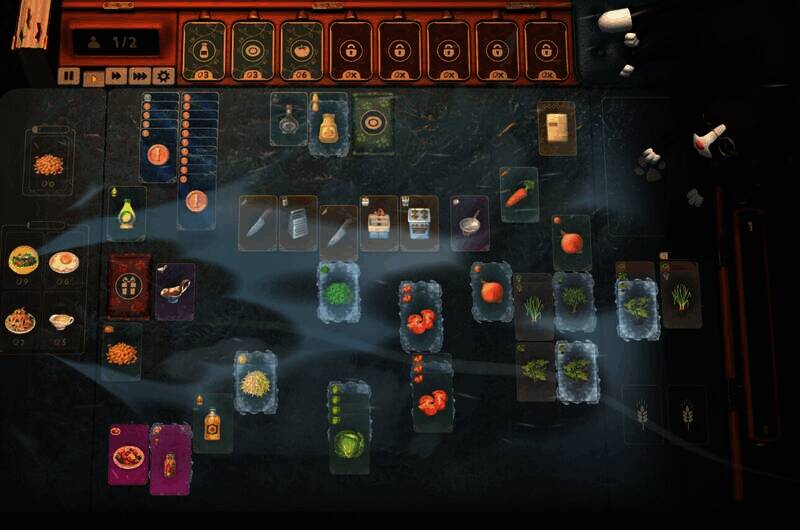Select the butter card
The image size is (800, 530).
point(556,127)
